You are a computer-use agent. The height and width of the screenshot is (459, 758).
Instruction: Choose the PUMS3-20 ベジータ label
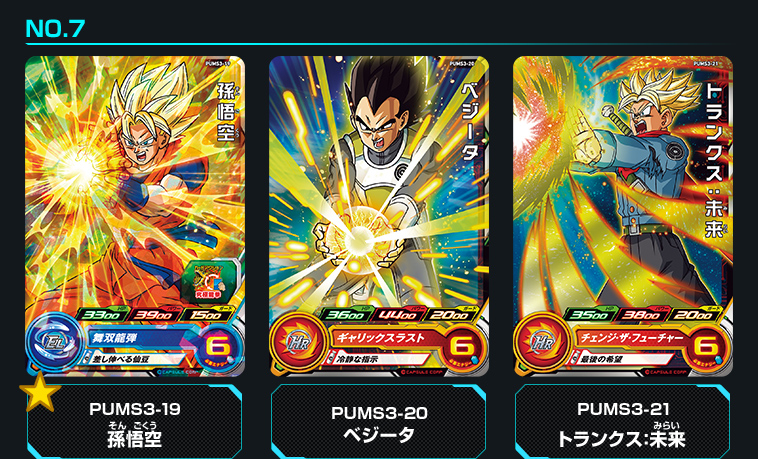(378, 423)
